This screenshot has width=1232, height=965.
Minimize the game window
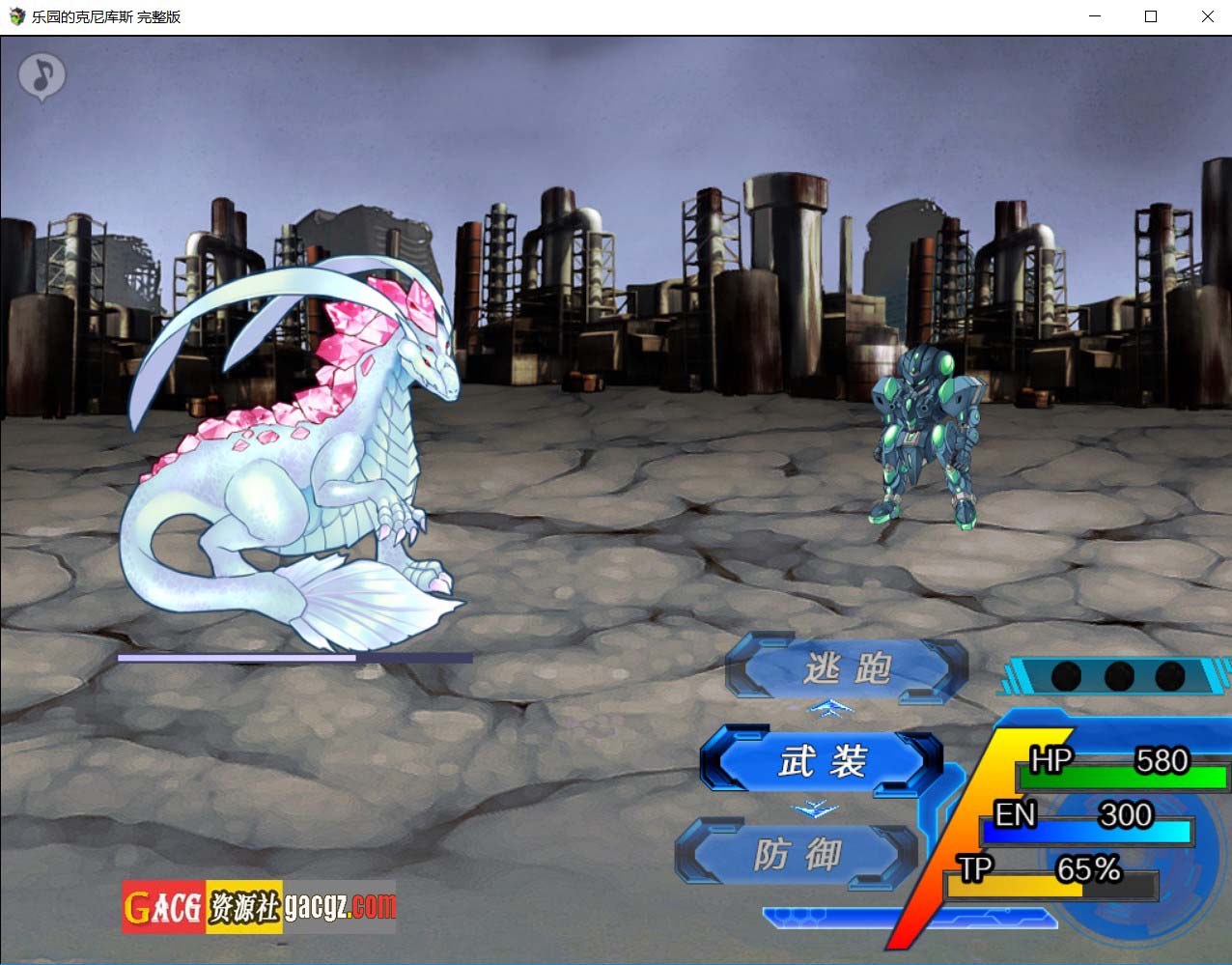(1095, 16)
